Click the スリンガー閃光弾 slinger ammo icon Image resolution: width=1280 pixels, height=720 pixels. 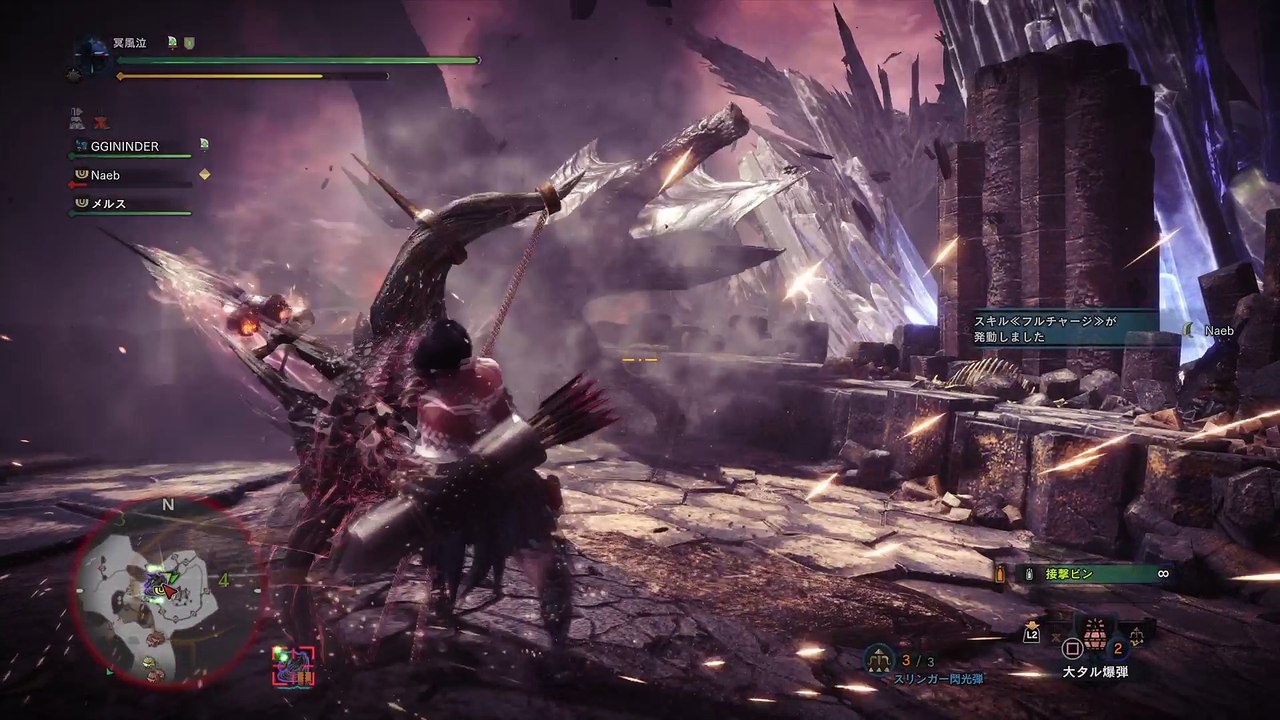(881, 661)
